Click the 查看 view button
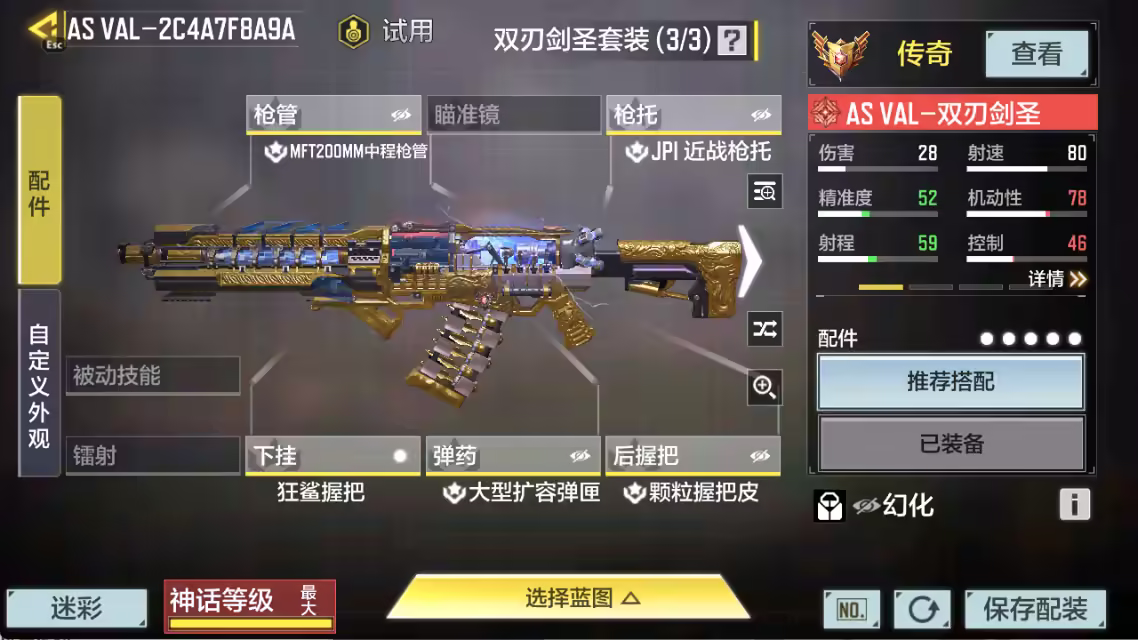This screenshot has height=640, width=1138. [x=1036, y=53]
